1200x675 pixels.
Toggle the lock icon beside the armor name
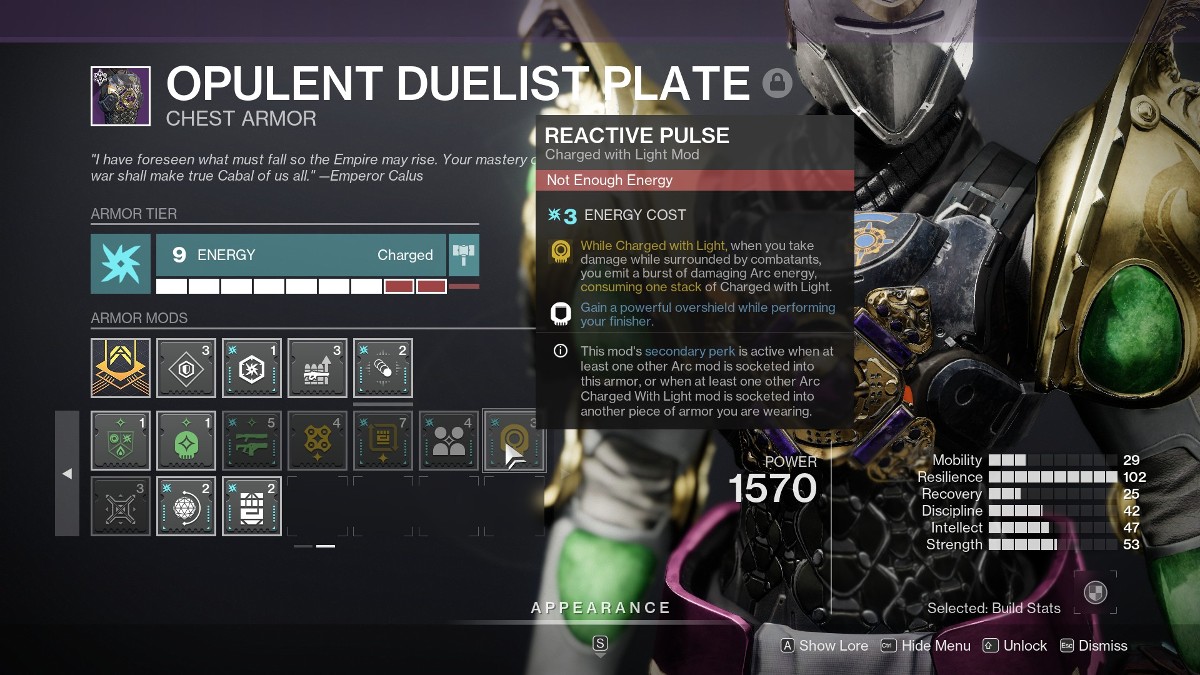(777, 83)
